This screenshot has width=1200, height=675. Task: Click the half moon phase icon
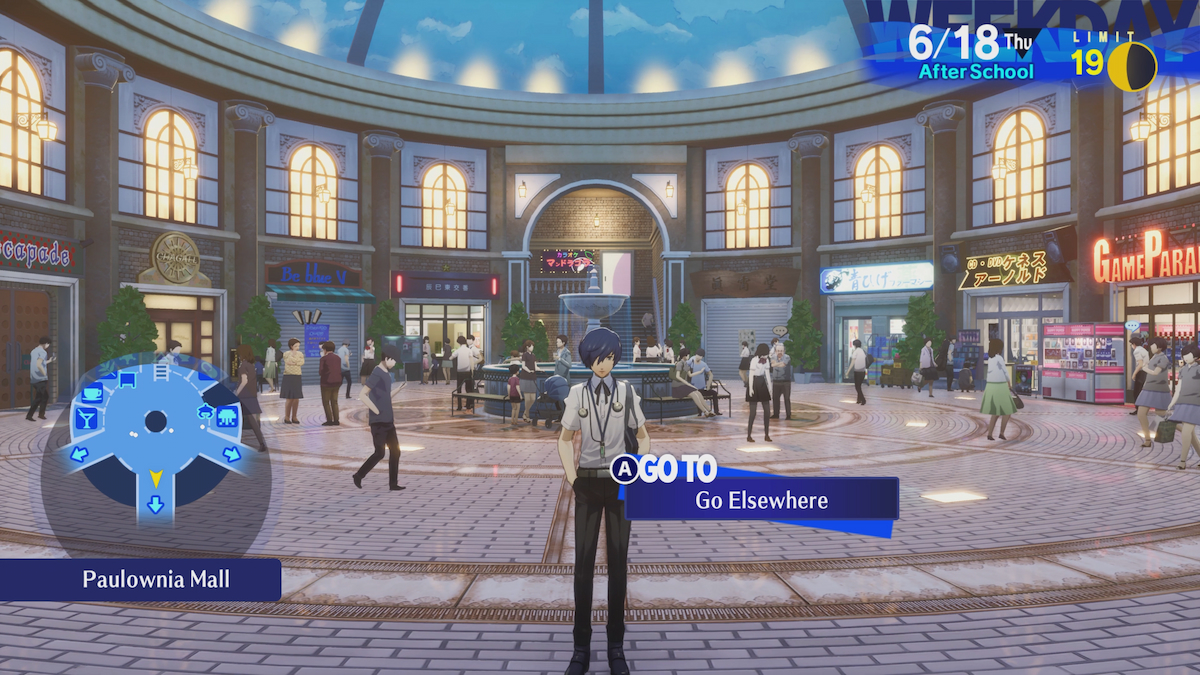point(1132,66)
